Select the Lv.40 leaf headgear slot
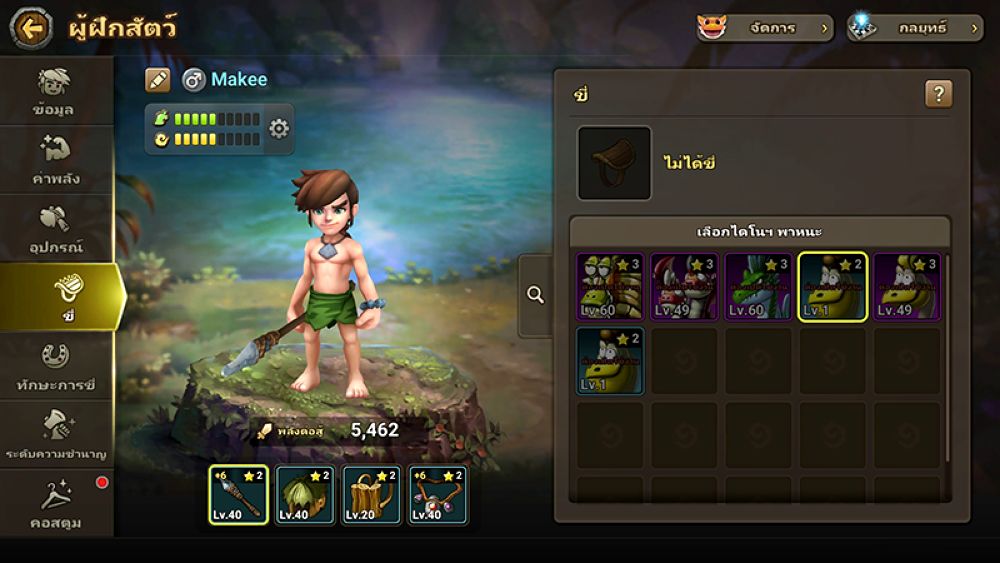Screen dimensions: 1000x563 coord(304,495)
